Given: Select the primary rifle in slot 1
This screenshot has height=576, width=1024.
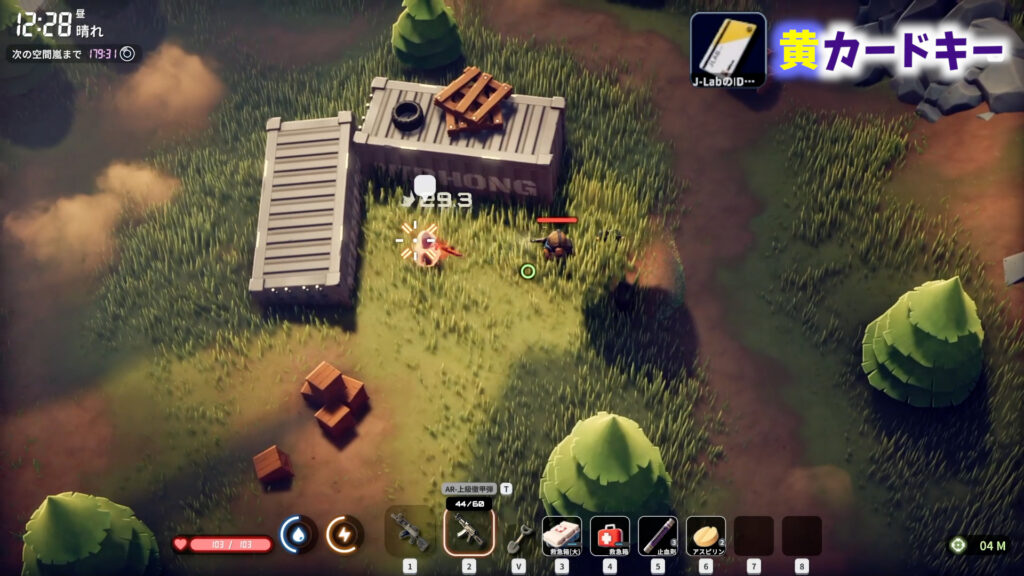Looking at the screenshot, I should [x=409, y=531].
